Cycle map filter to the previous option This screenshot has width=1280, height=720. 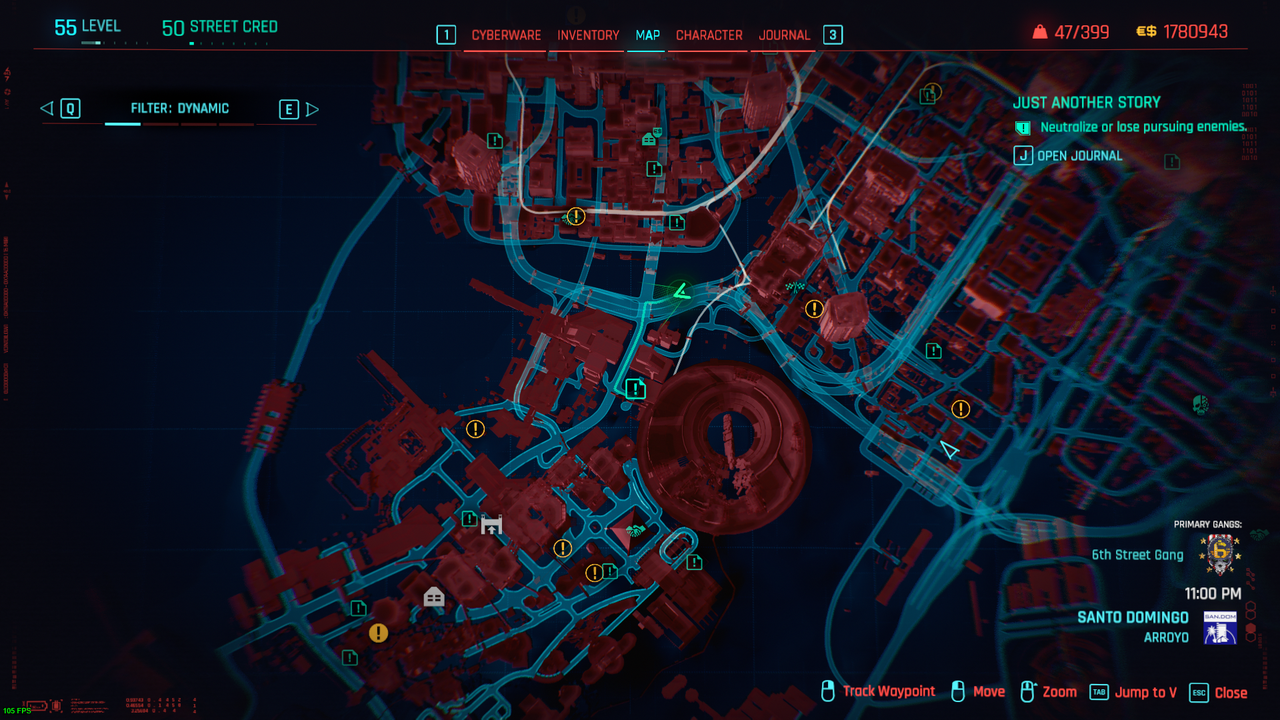pos(69,109)
